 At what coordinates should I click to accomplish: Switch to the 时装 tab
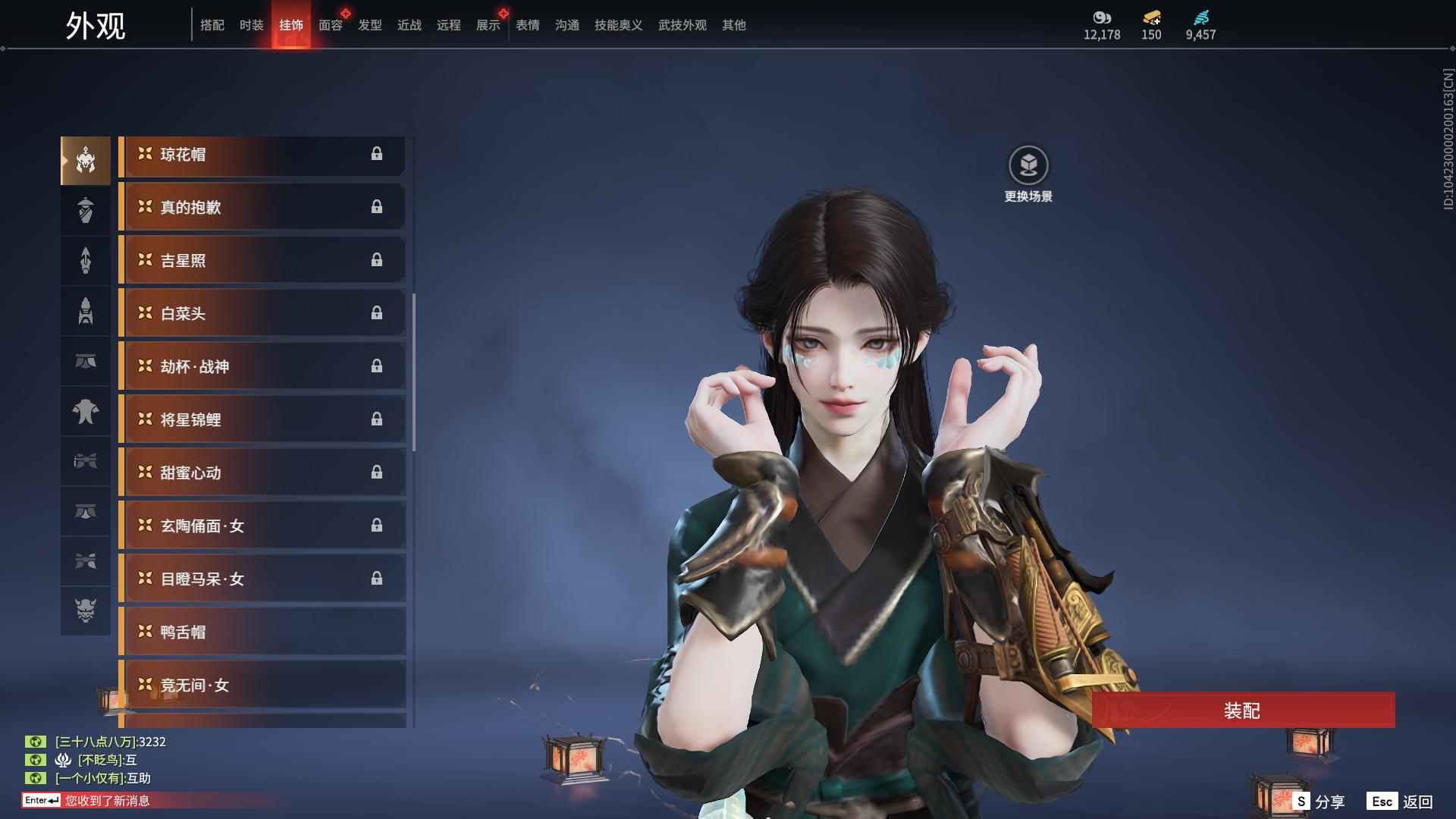(x=251, y=24)
